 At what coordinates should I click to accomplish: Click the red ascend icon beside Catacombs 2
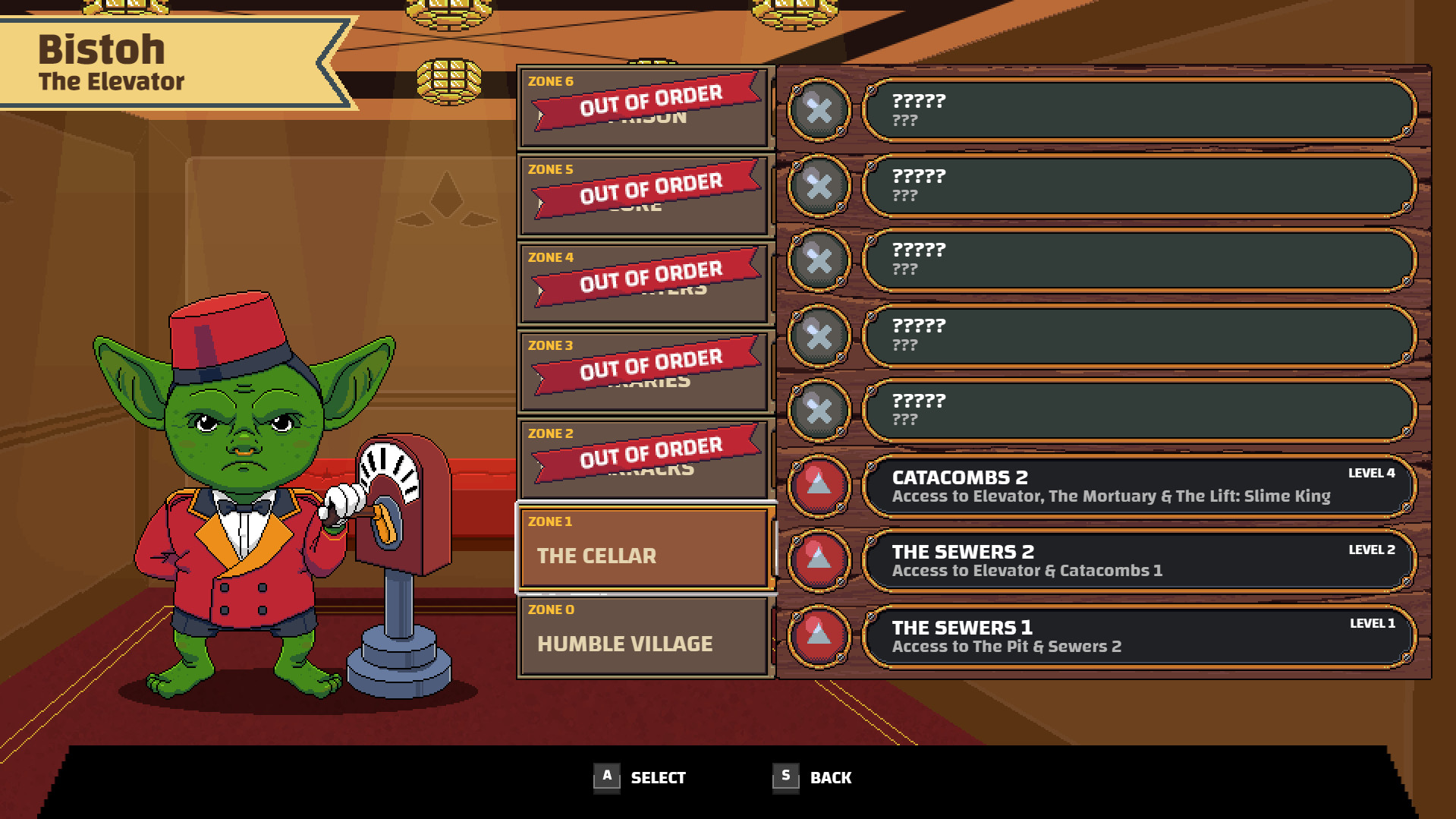pos(820,486)
